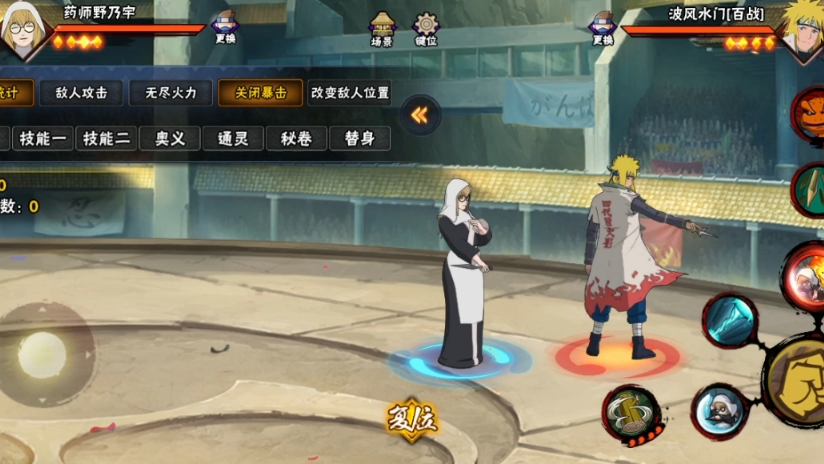The height and width of the screenshot is (464, 824).
Task: Click 更换 to swap the left-side character
Action: coord(224,28)
